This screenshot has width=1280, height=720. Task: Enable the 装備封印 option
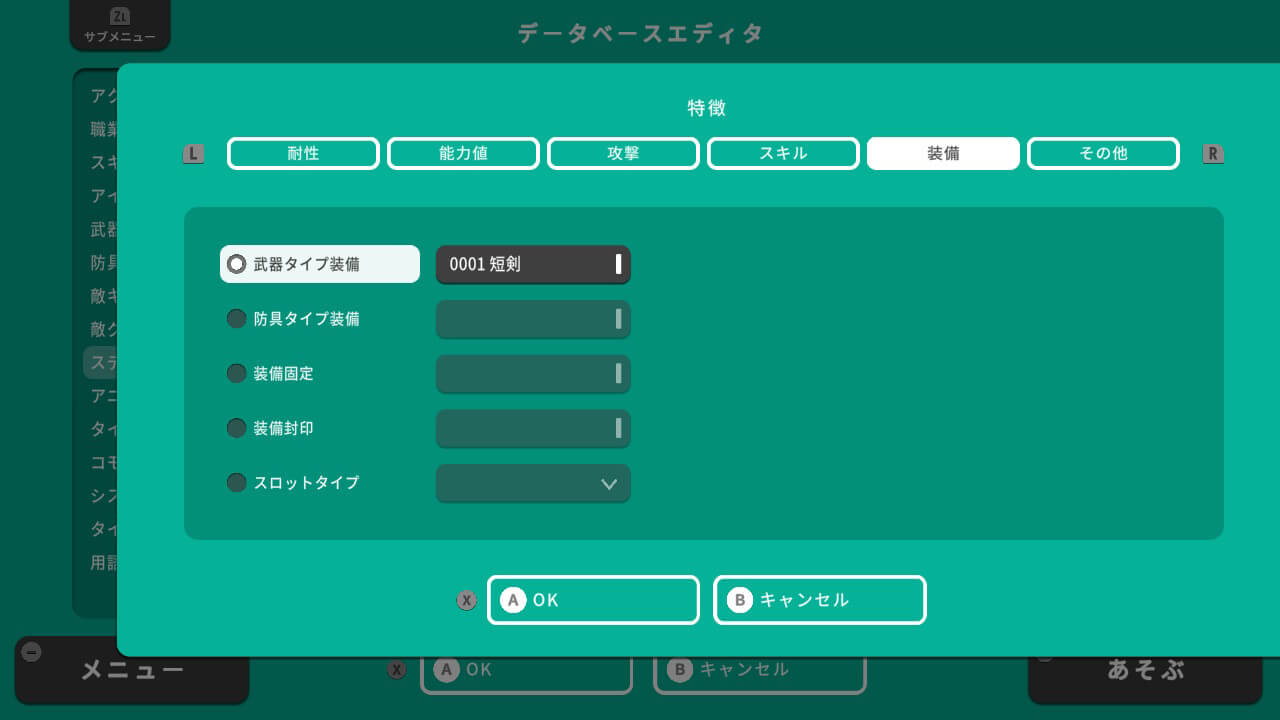click(x=237, y=427)
